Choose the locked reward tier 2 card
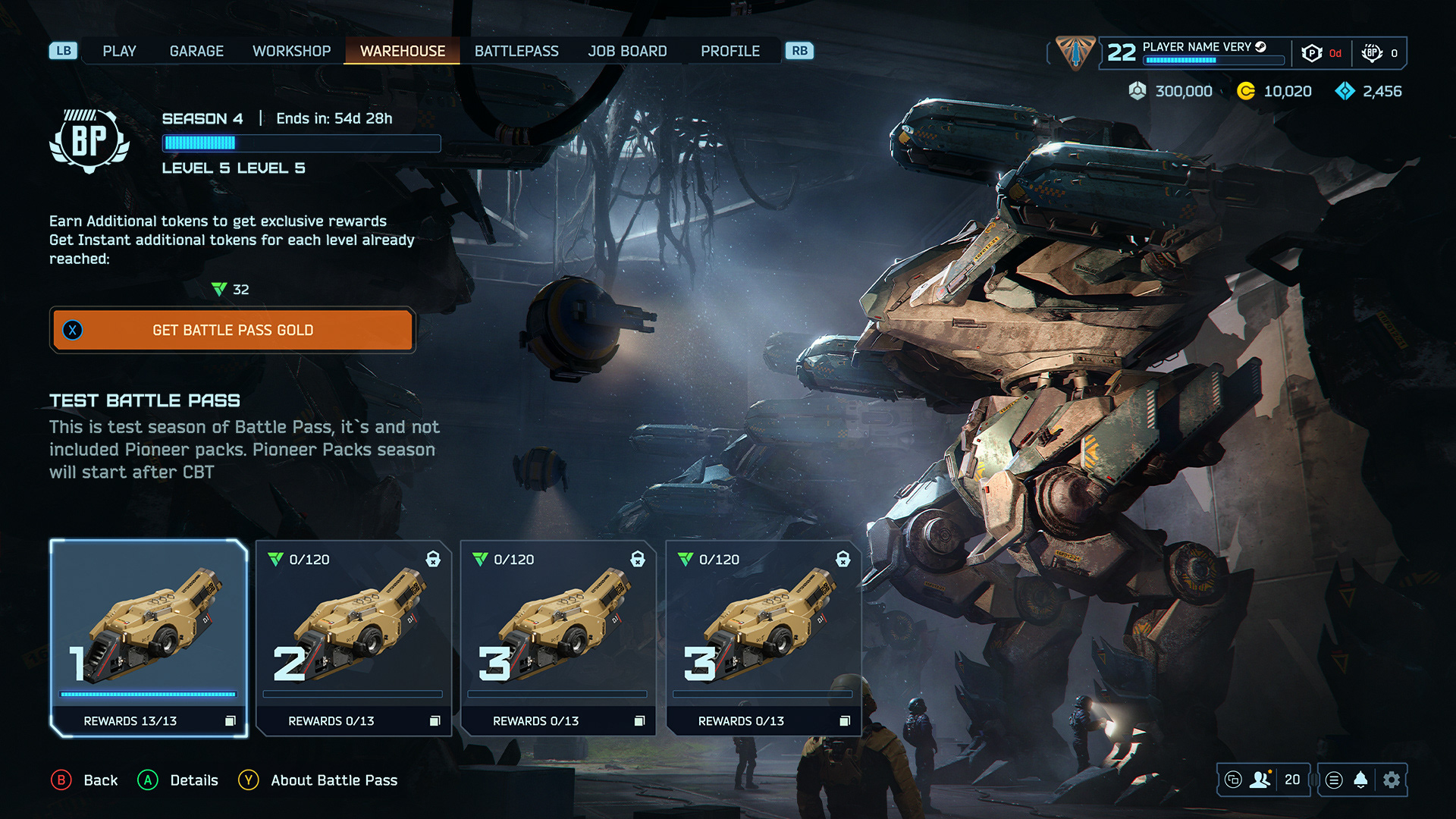 tap(353, 637)
